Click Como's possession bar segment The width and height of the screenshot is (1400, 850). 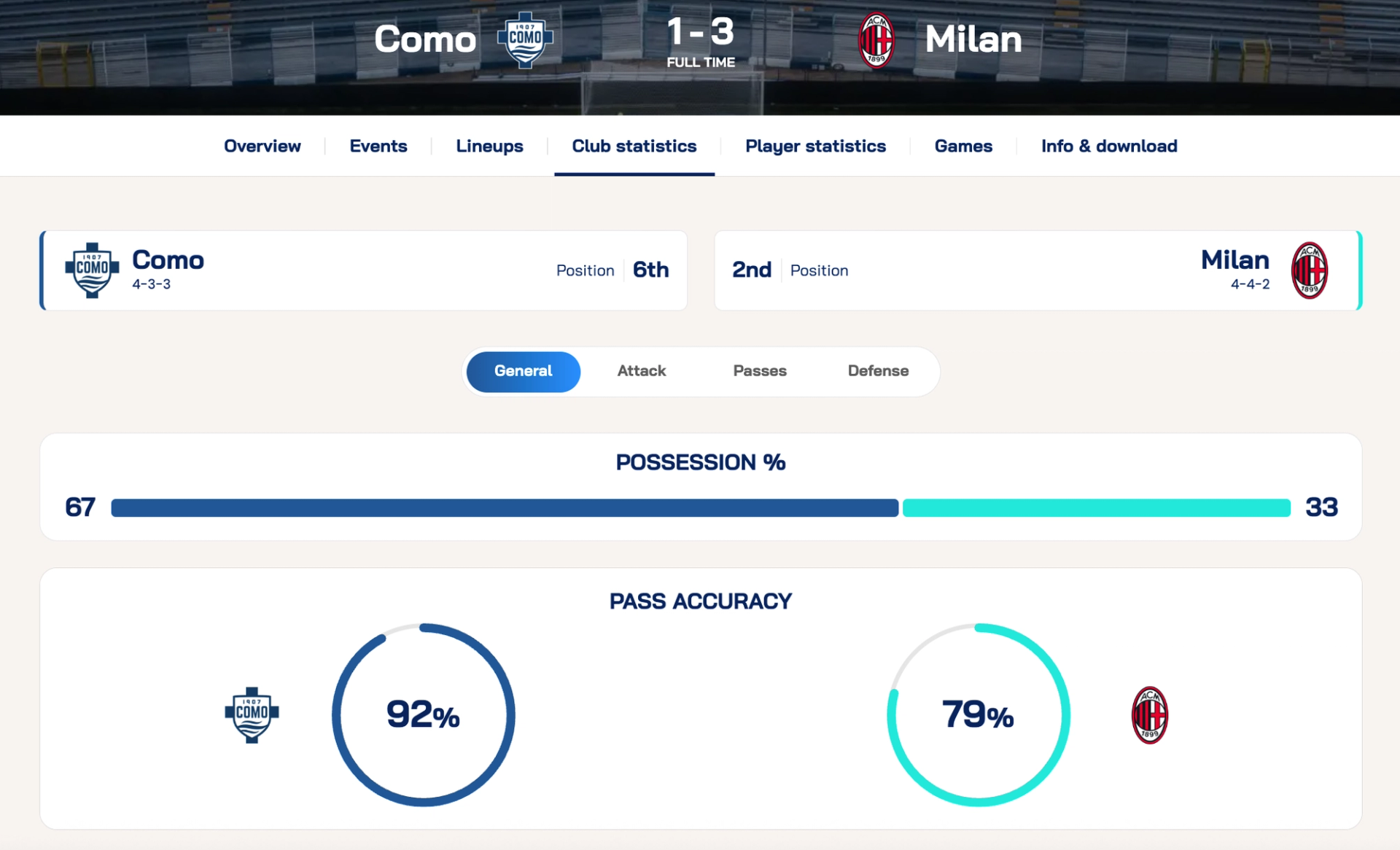(504, 508)
